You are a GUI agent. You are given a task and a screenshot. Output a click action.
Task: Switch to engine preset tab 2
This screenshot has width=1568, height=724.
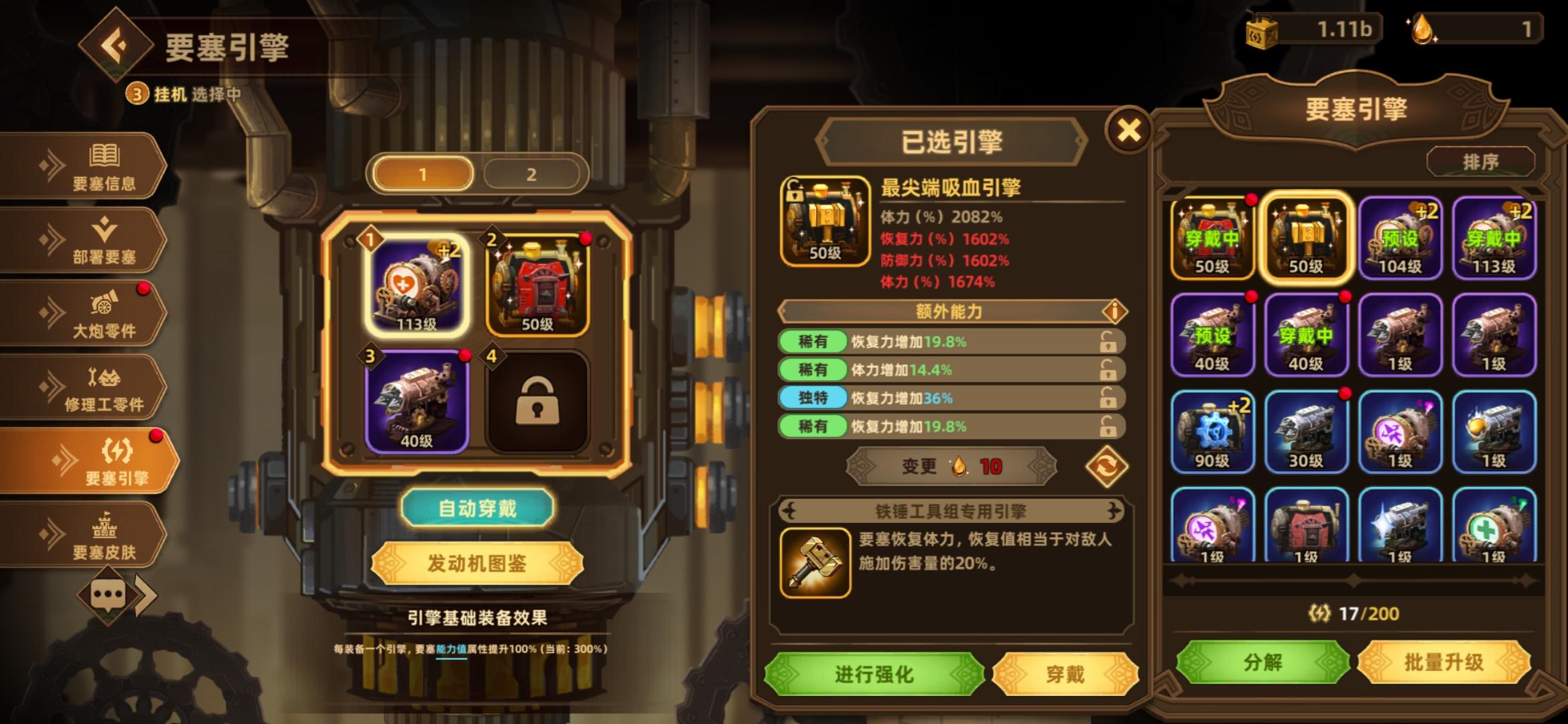[531, 173]
